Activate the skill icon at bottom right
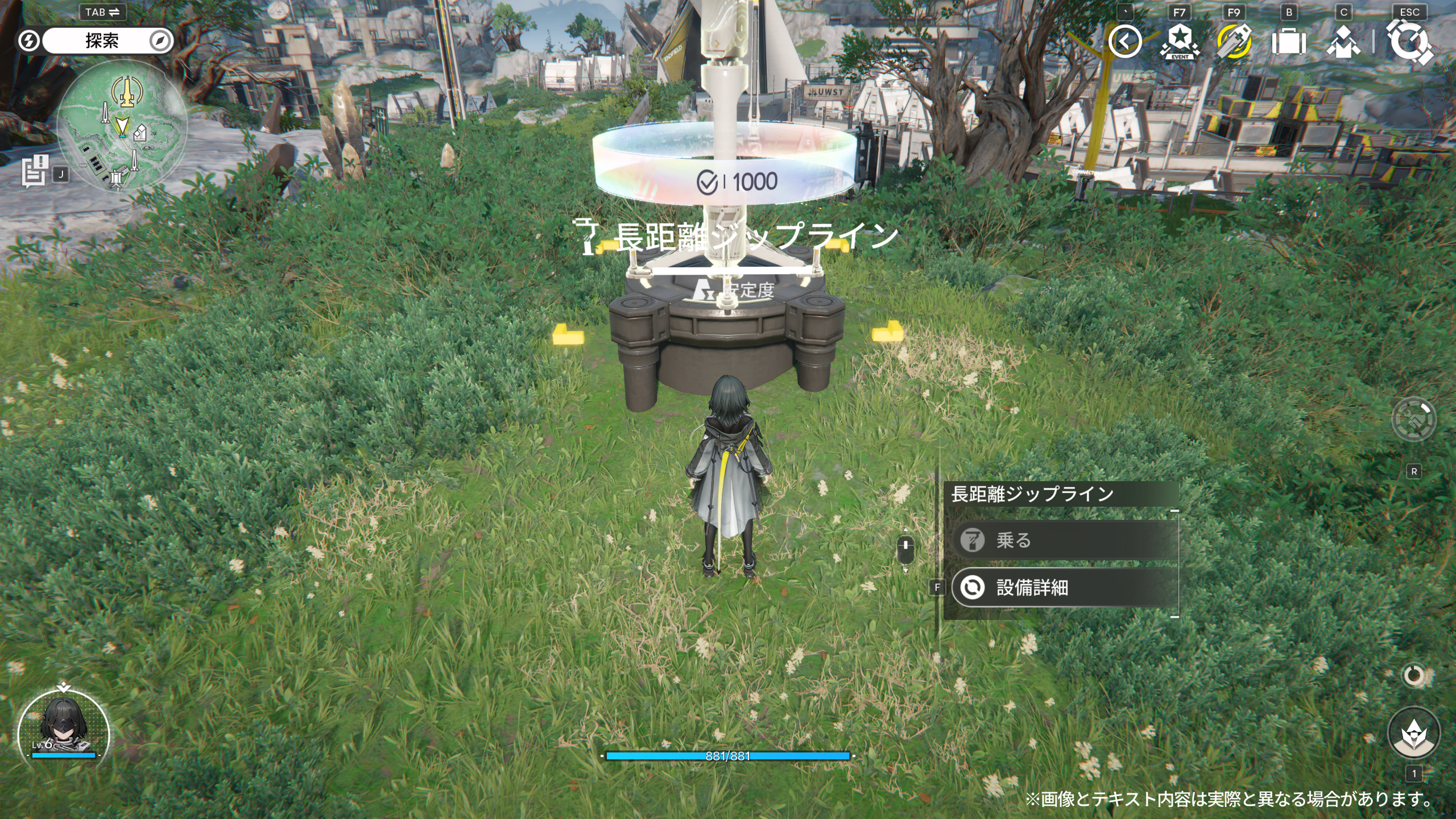1456x819 pixels. coord(1413,733)
